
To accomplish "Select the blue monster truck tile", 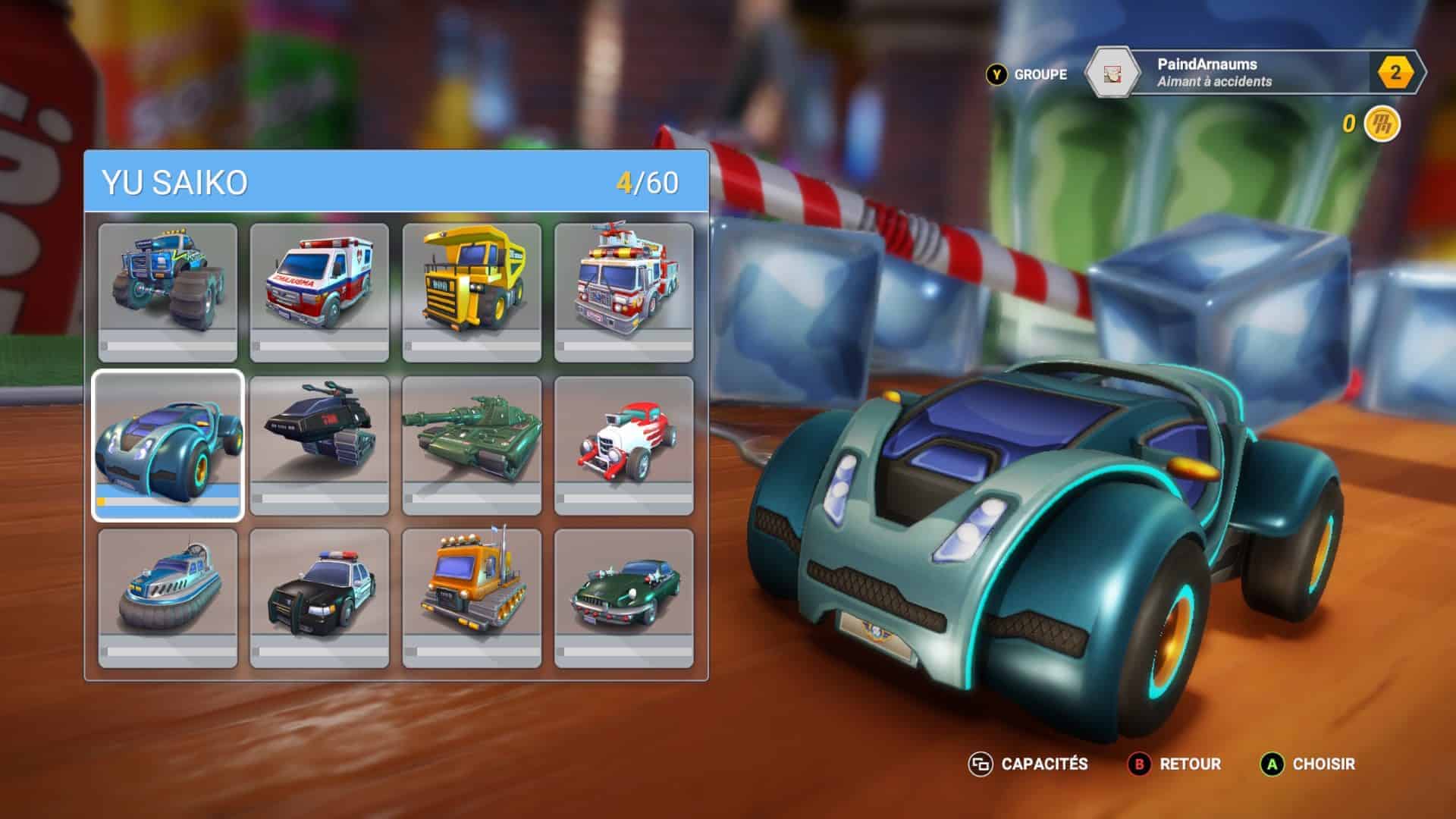I will pyautogui.click(x=168, y=293).
